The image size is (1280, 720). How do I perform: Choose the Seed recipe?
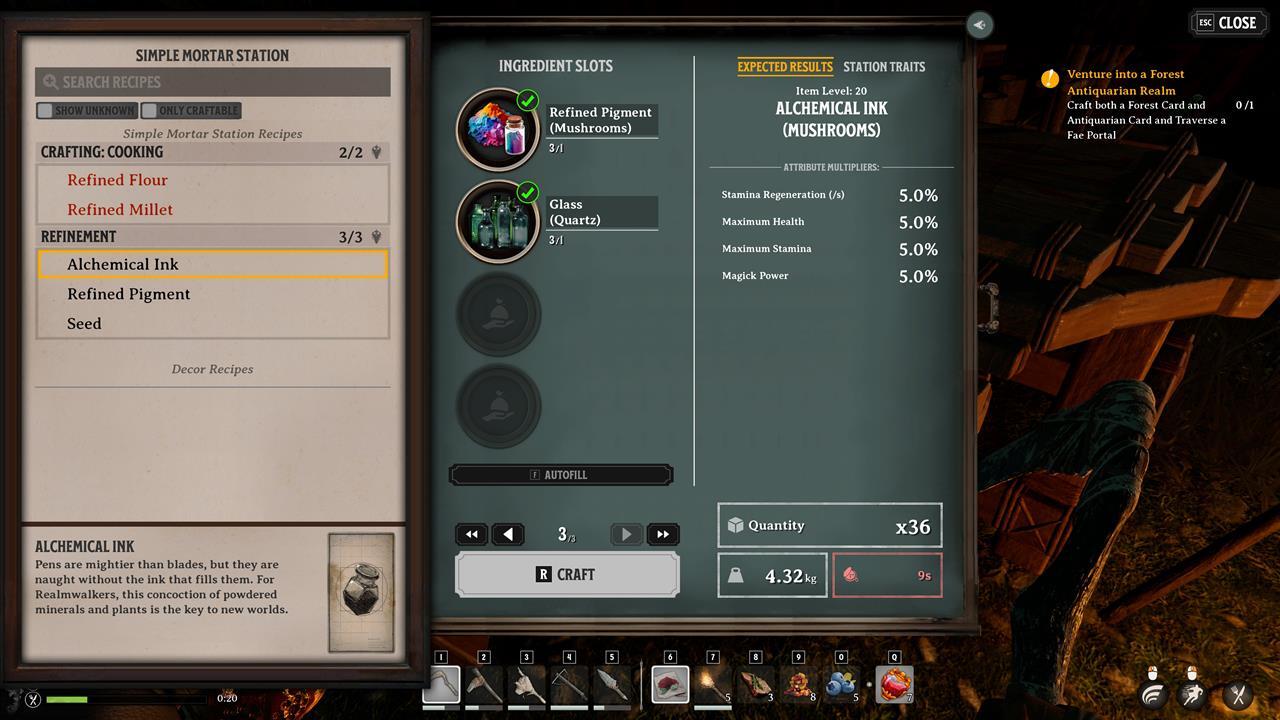pos(84,324)
